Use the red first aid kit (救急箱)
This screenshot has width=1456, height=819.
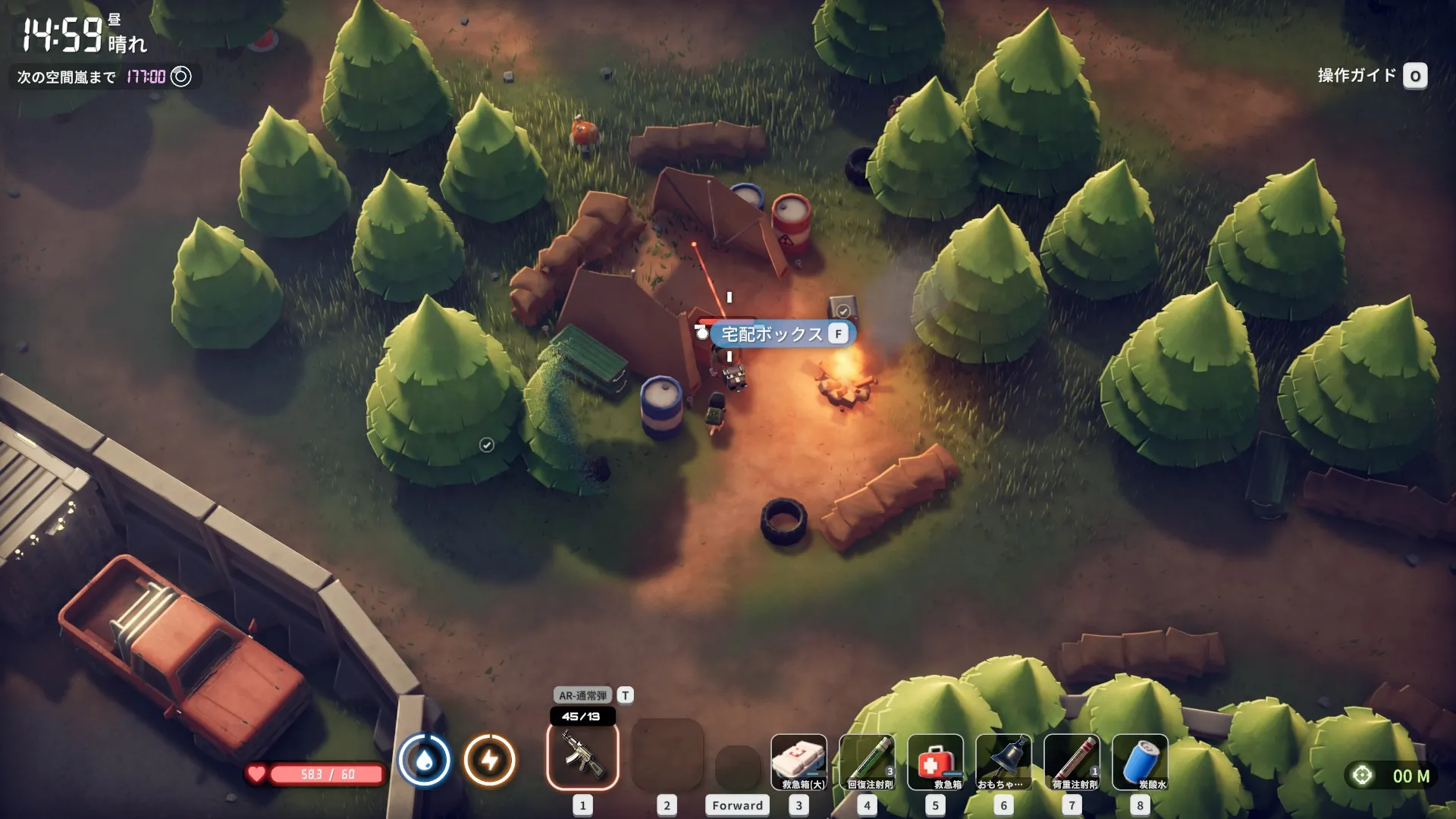coord(935,761)
